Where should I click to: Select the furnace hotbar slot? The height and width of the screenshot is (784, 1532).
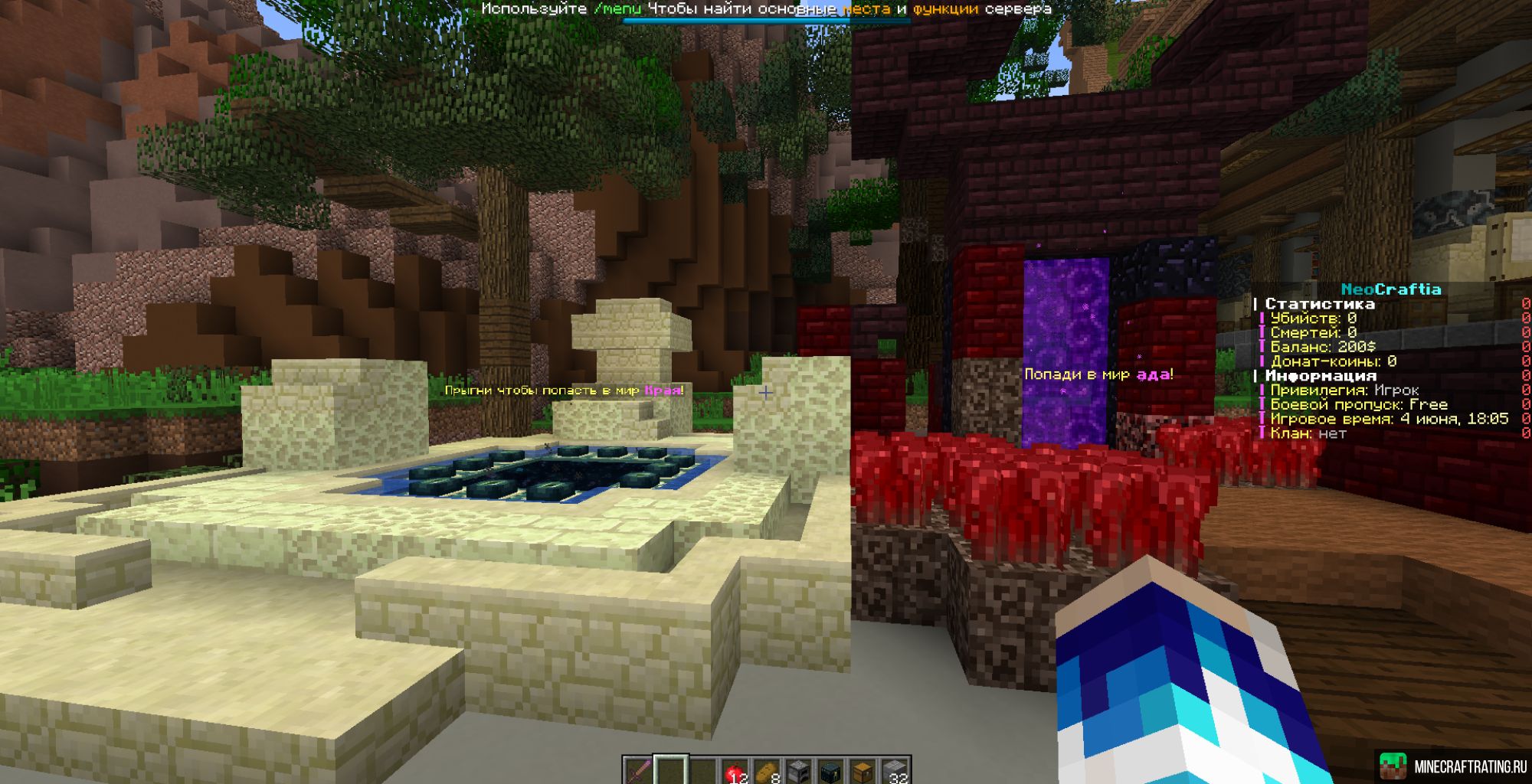pos(798,771)
